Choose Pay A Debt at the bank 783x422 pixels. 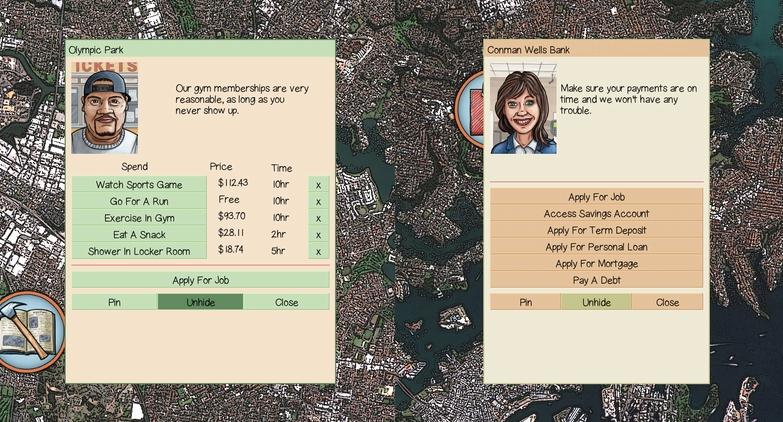pyautogui.click(x=596, y=280)
